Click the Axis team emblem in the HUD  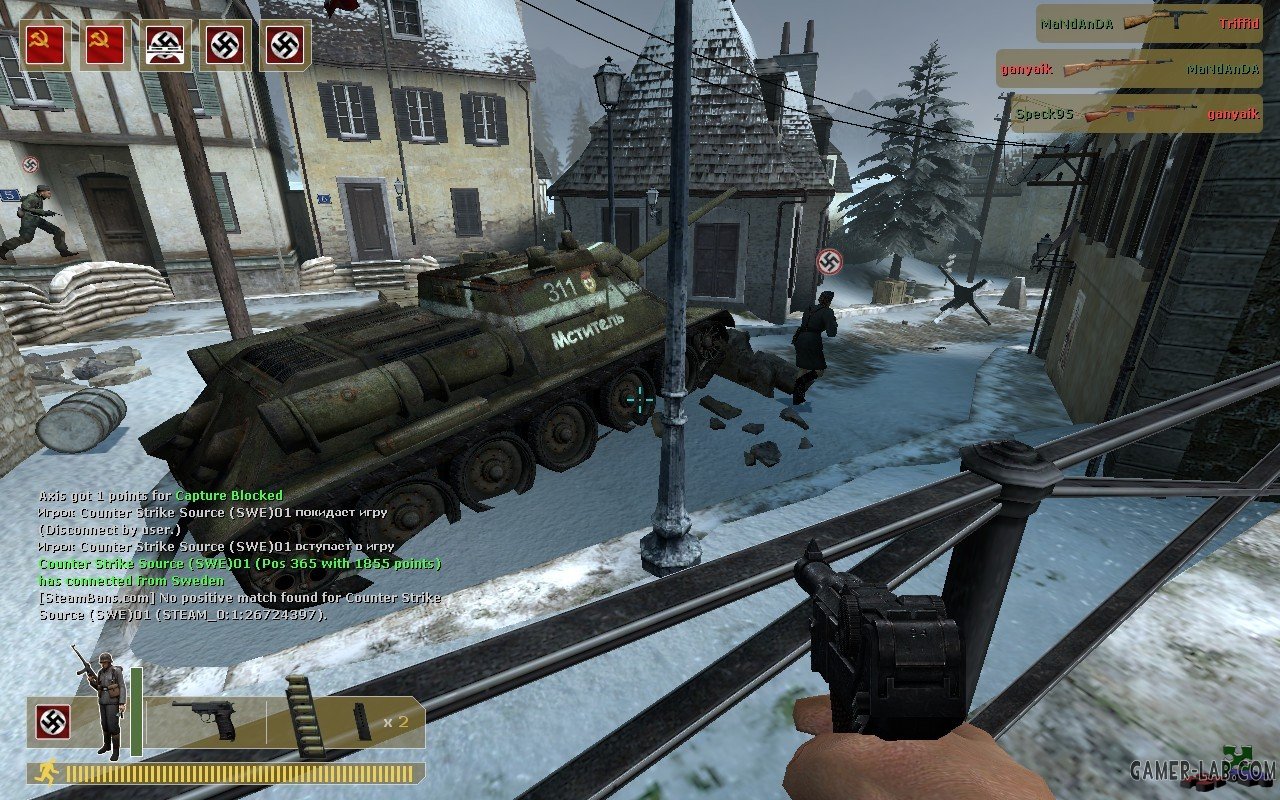click(x=52, y=722)
